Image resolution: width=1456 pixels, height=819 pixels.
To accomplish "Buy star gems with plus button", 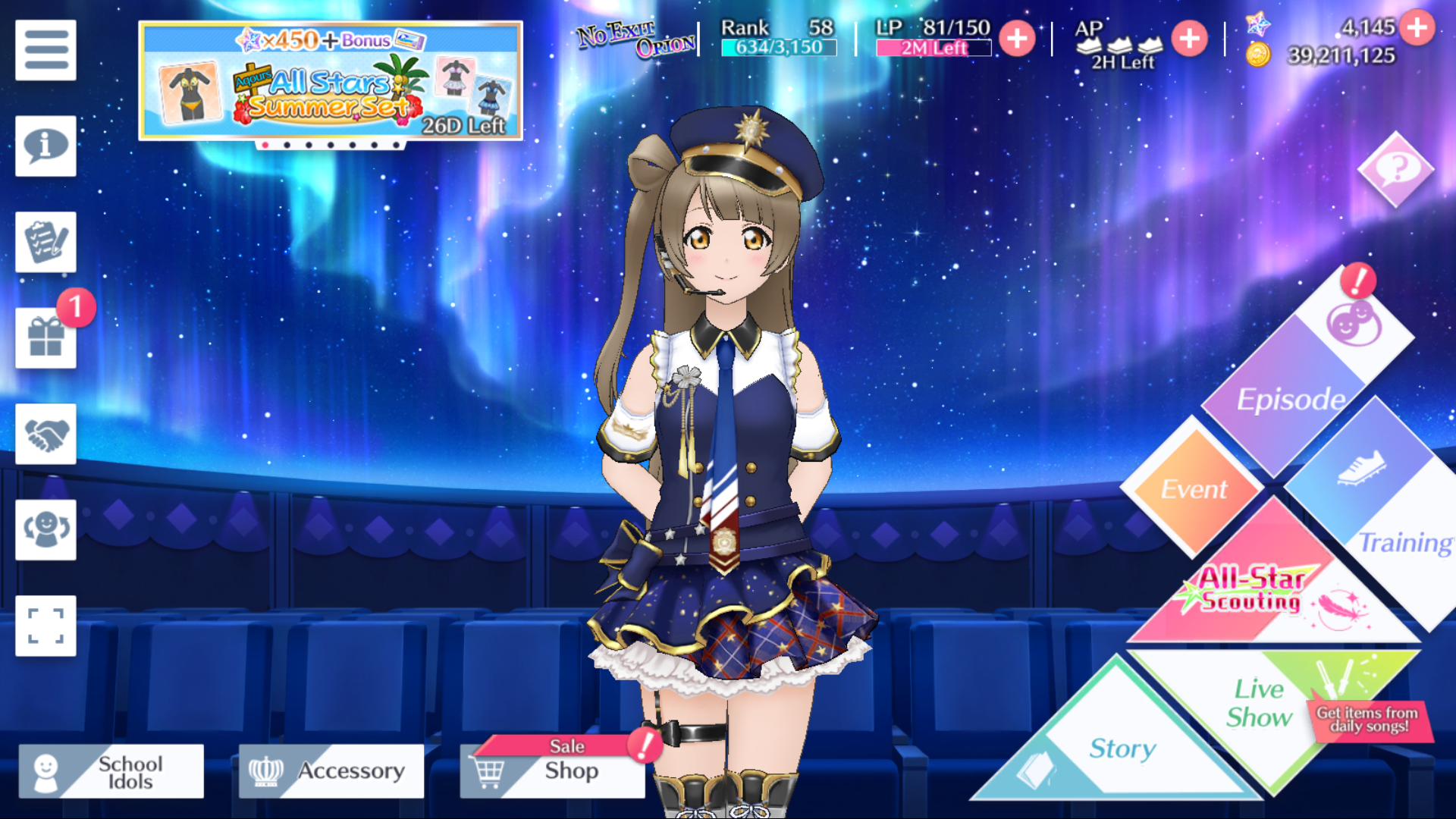I will coord(1417,28).
